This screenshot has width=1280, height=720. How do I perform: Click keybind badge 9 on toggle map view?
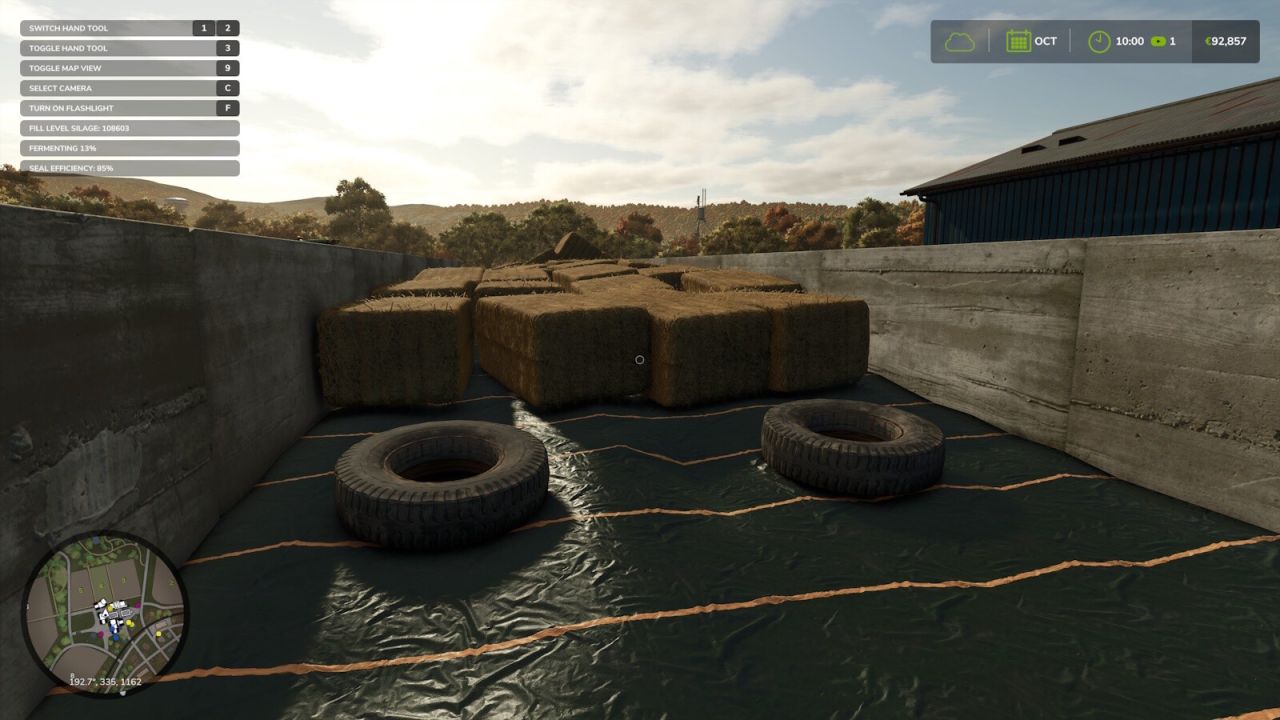pyautogui.click(x=228, y=68)
